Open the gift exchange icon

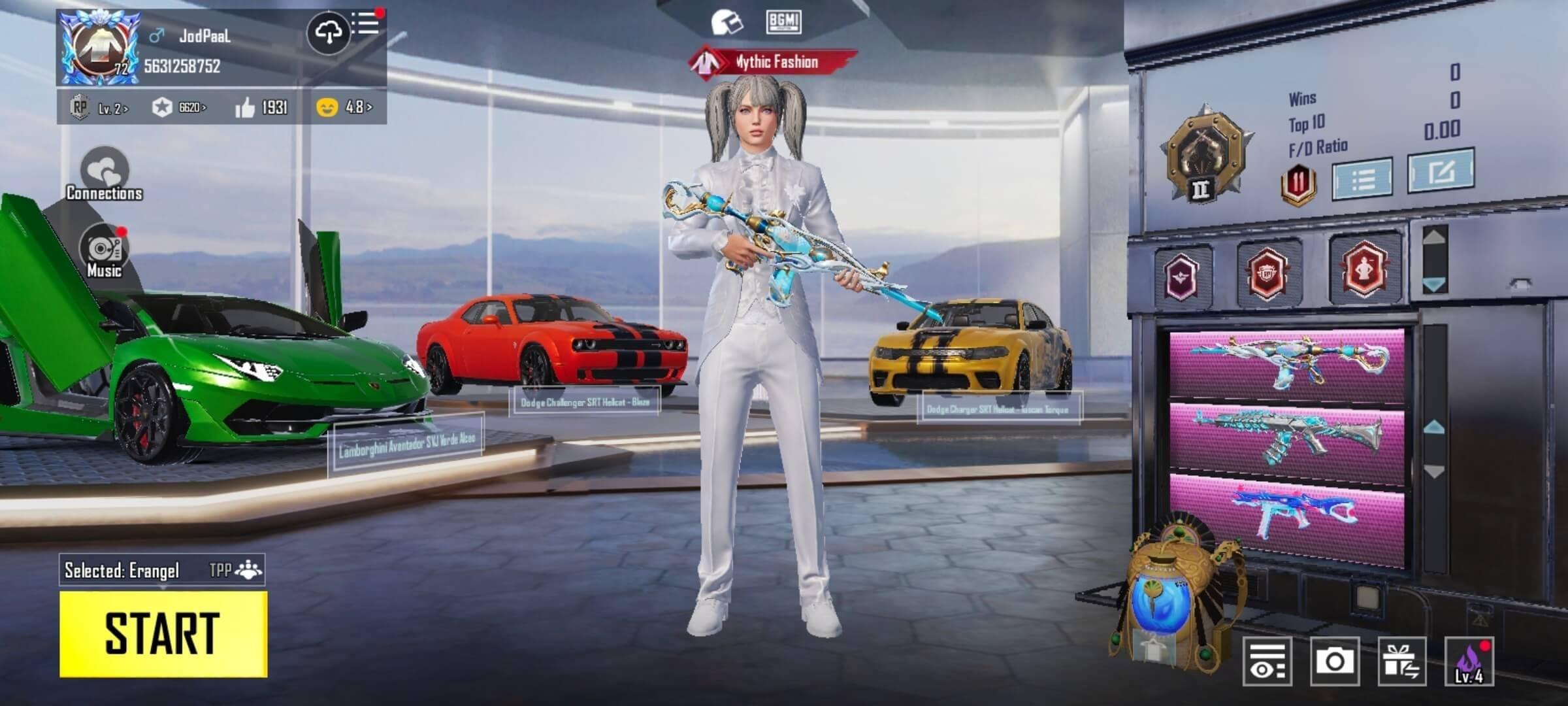1402,662
